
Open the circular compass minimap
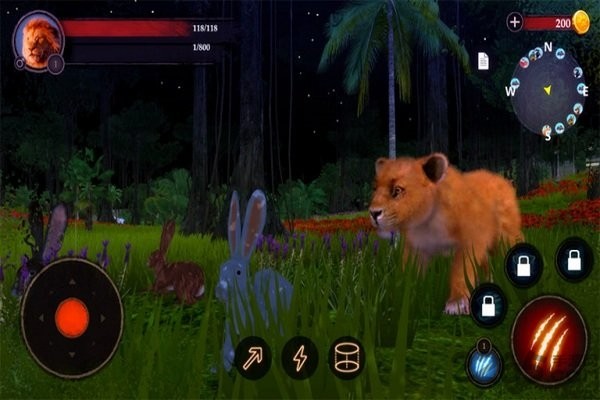click(x=546, y=89)
